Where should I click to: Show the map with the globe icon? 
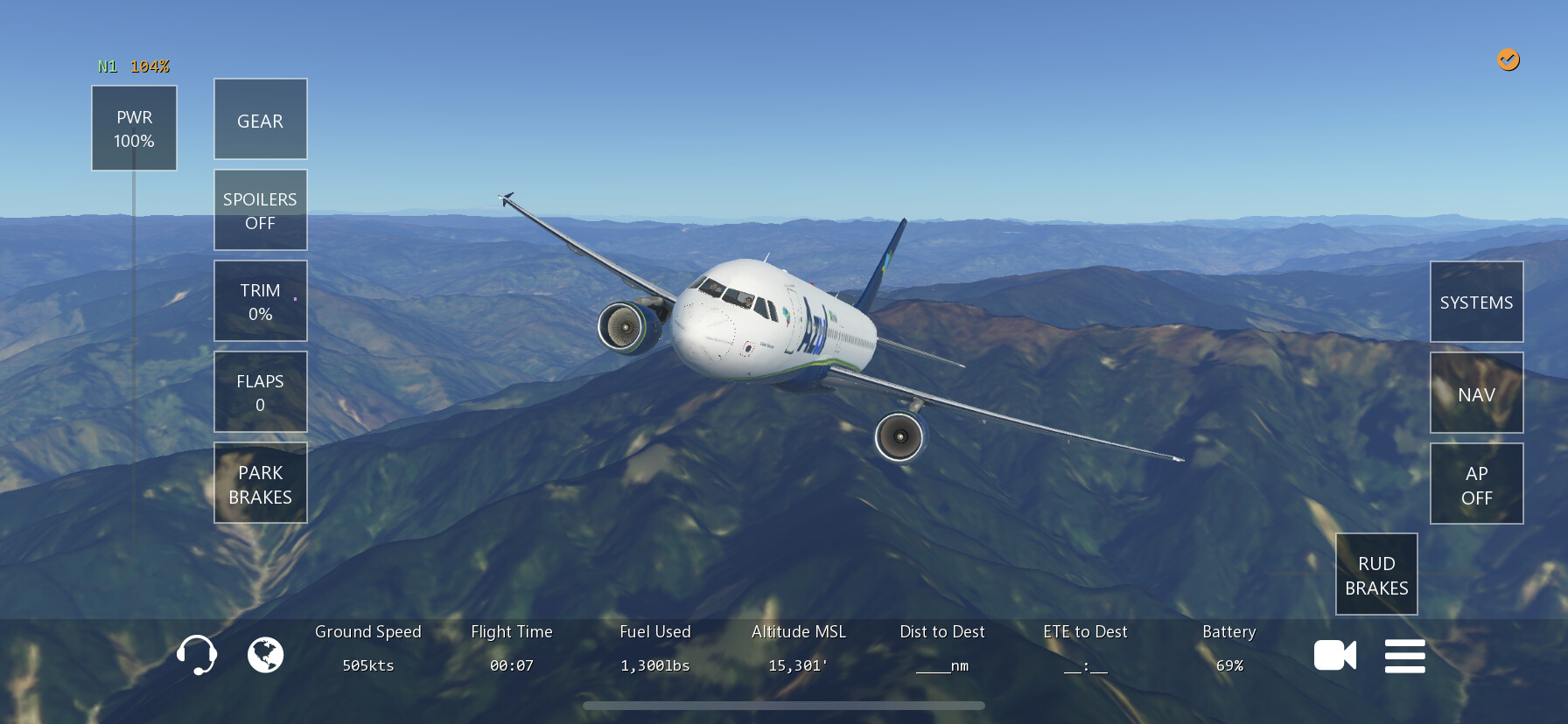[265, 655]
